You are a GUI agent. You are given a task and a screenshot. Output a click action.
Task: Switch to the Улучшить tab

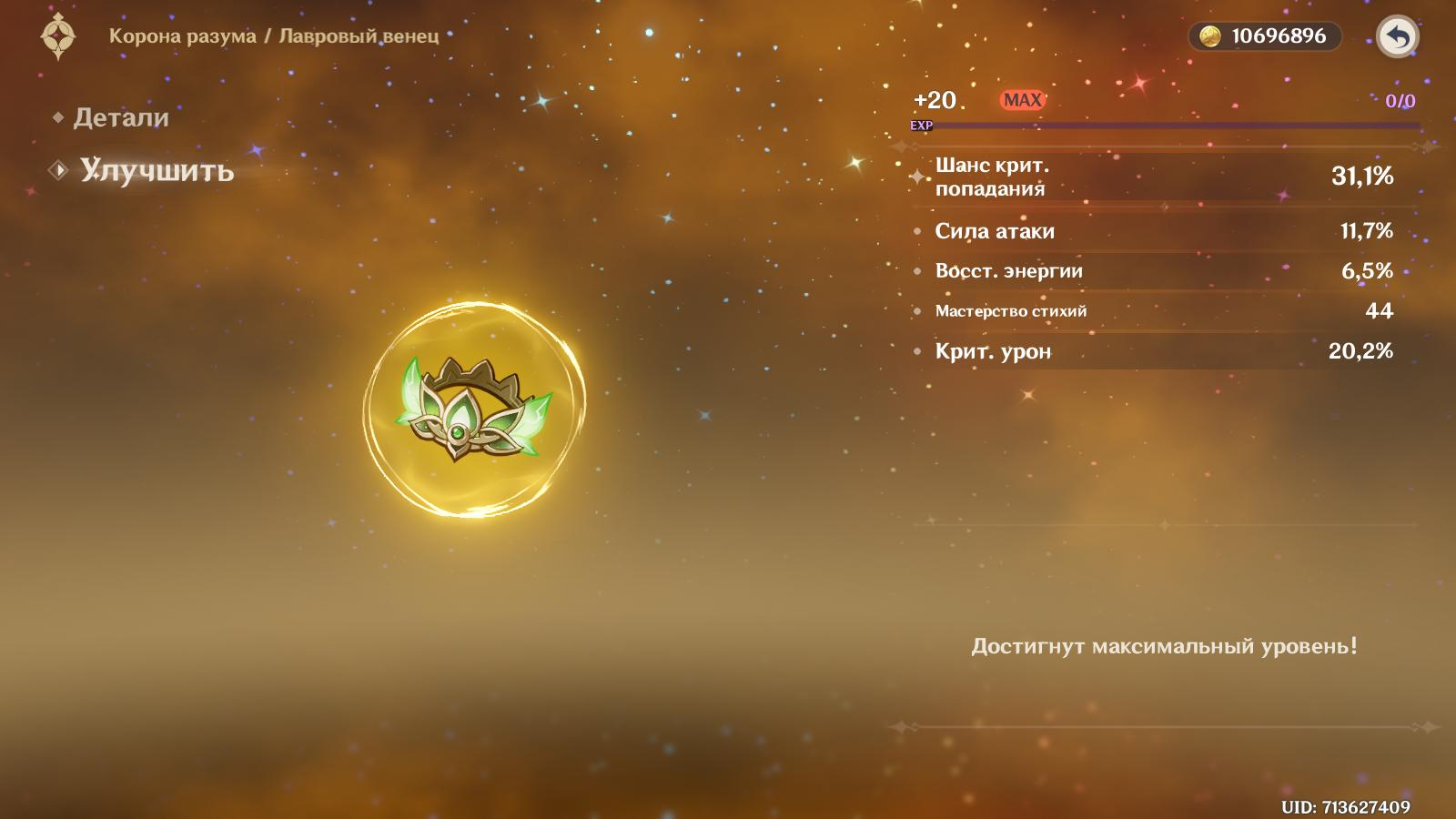pos(156,170)
